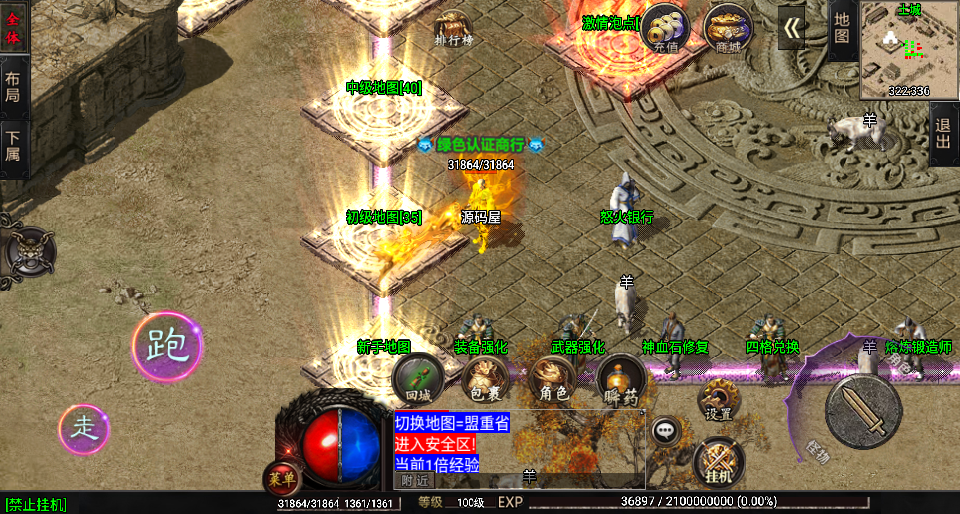Image resolution: width=960 pixels, height=514 pixels.
Task: Switch to 走 walk mode
Action: 84,429
